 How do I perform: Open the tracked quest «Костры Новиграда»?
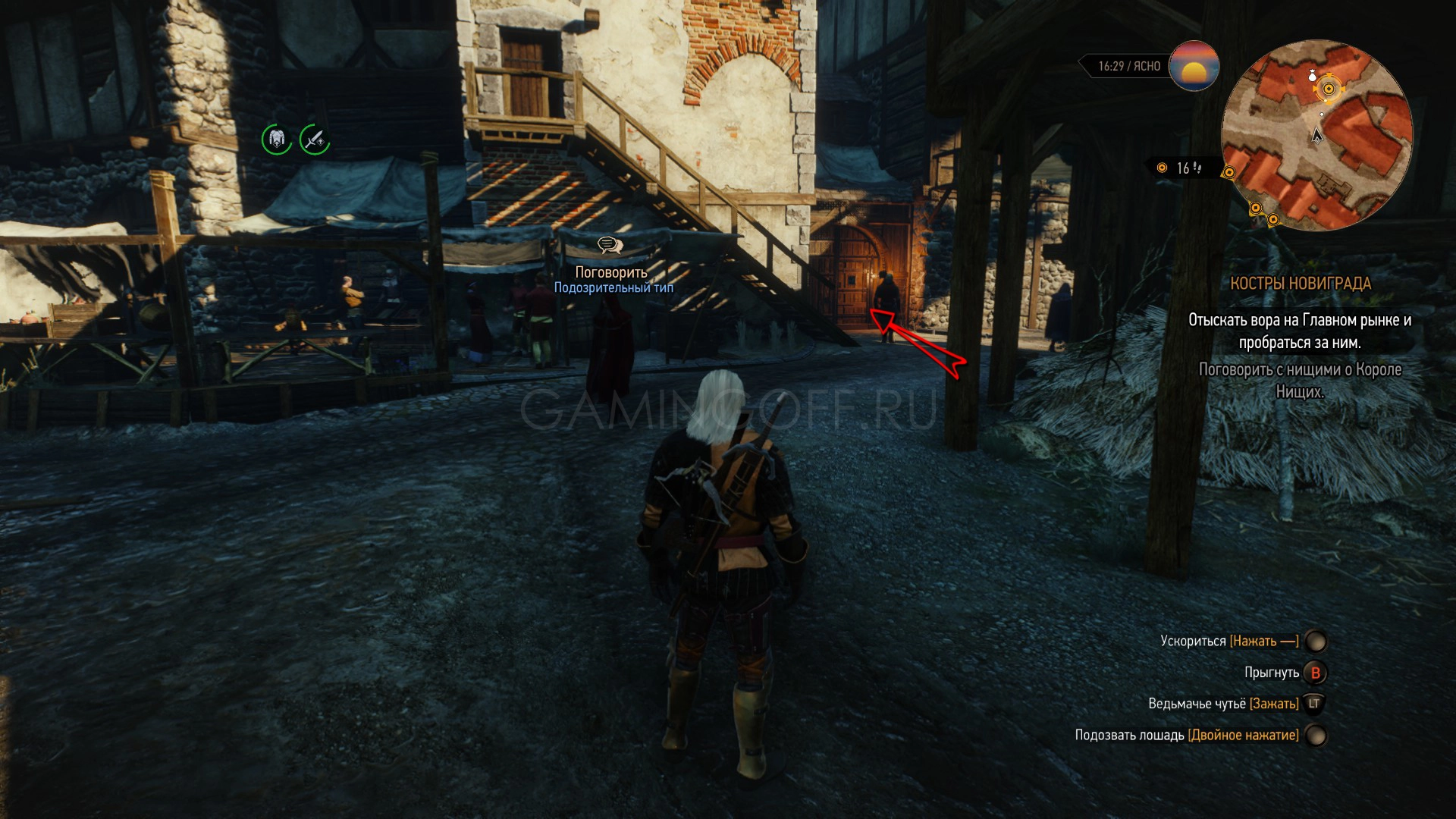pyautogui.click(x=1300, y=284)
